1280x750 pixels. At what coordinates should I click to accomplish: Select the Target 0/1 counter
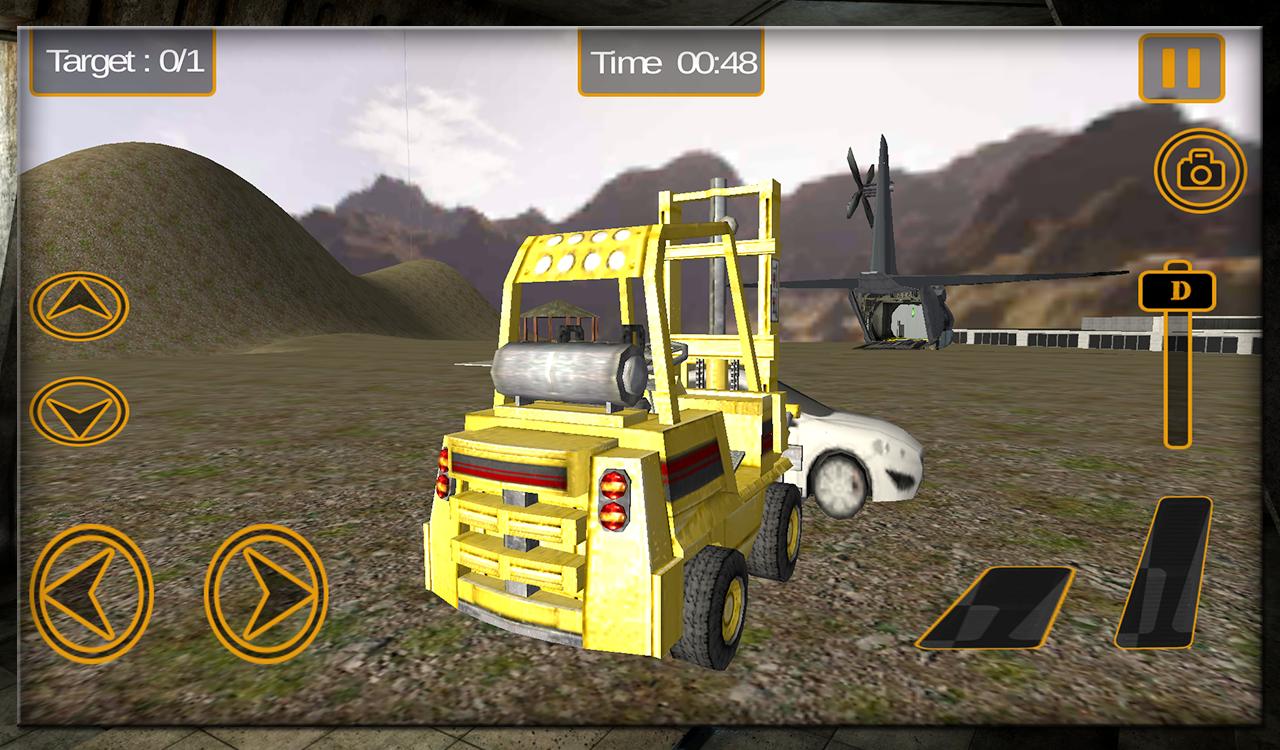coord(122,60)
